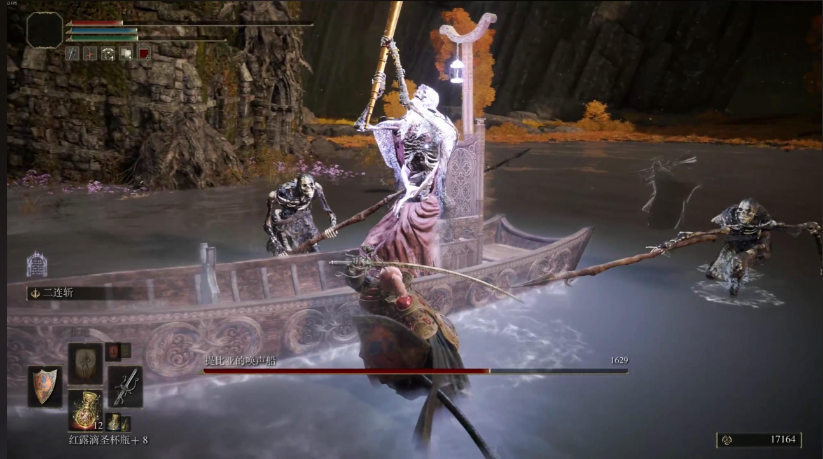The image size is (823, 459).
Task: Click the red square status effect icon
Action: [x=144, y=53]
